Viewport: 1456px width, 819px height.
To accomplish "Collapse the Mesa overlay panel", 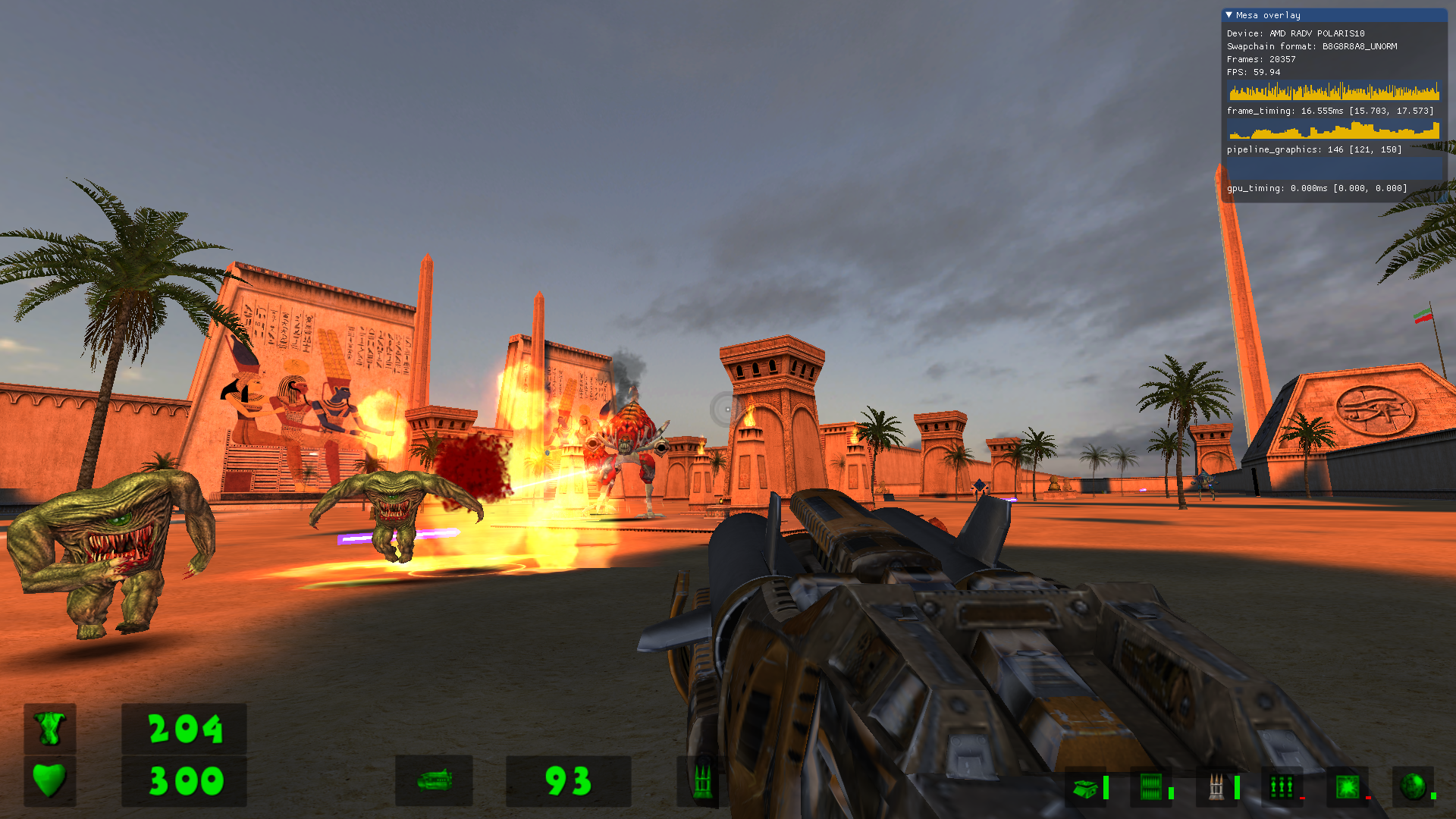I will (x=1230, y=14).
